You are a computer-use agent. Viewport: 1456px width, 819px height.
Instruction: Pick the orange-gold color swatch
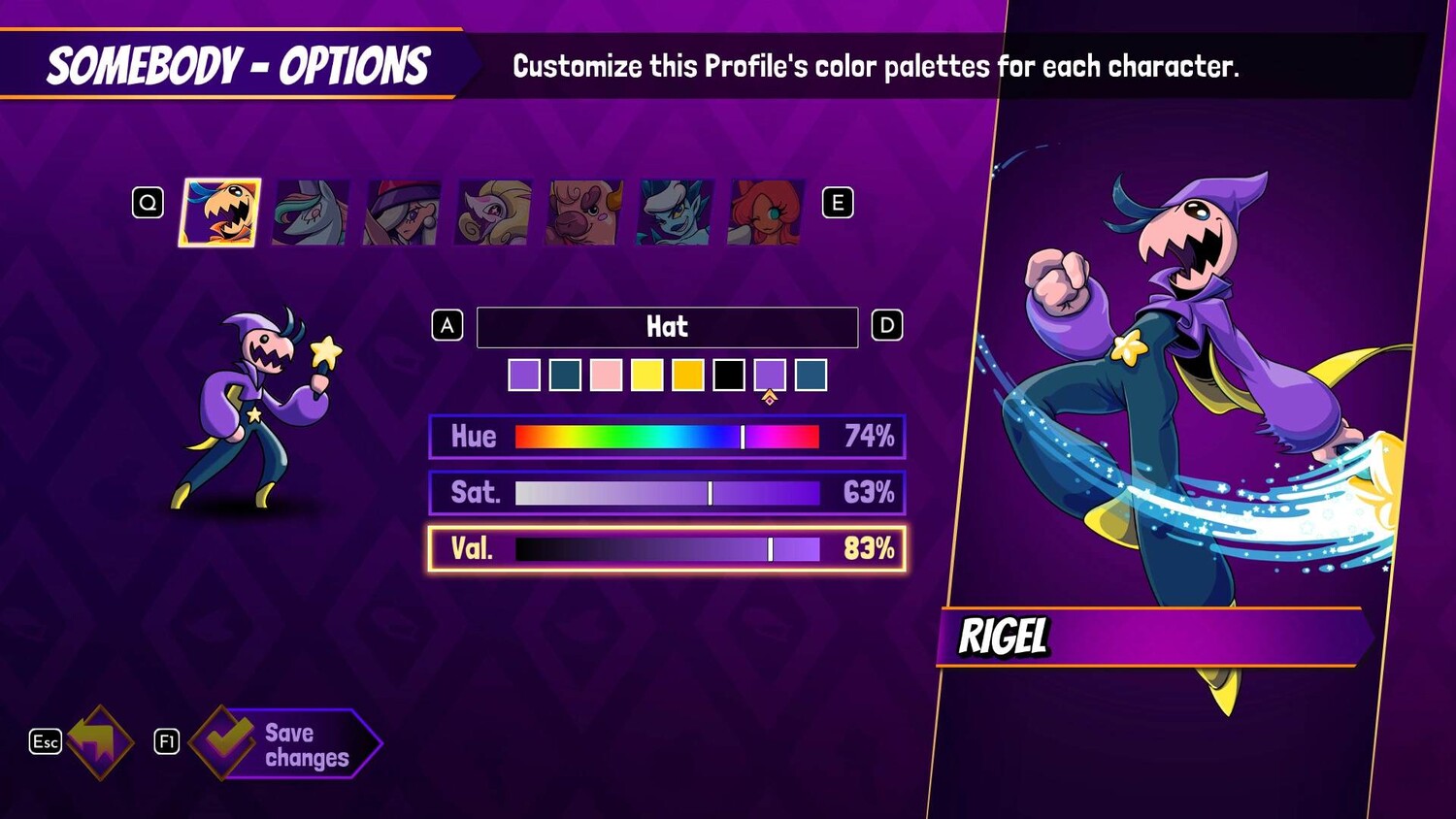687,375
